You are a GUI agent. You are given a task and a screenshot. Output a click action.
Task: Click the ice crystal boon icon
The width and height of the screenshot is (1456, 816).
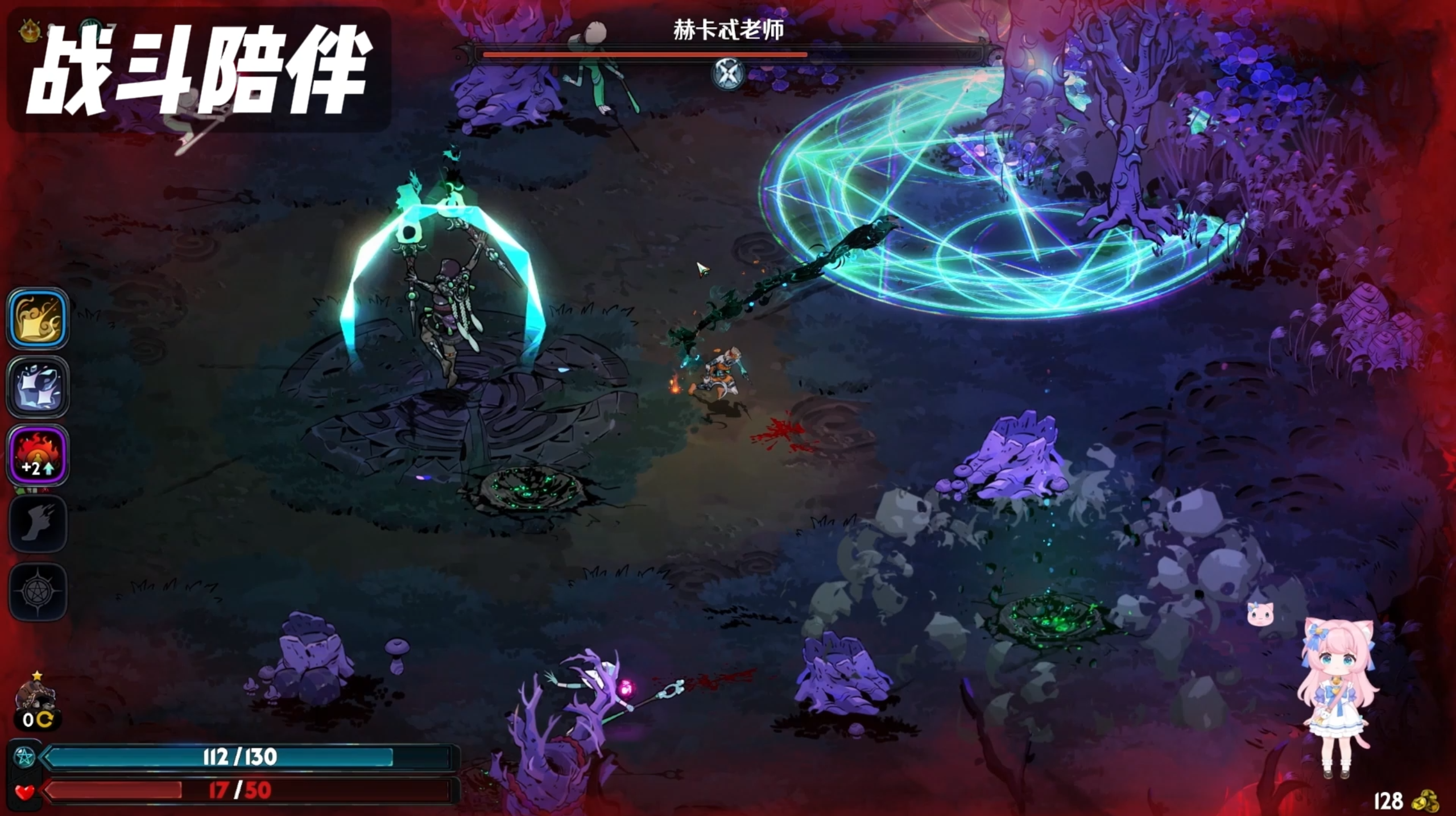pyautogui.click(x=38, y=387)
